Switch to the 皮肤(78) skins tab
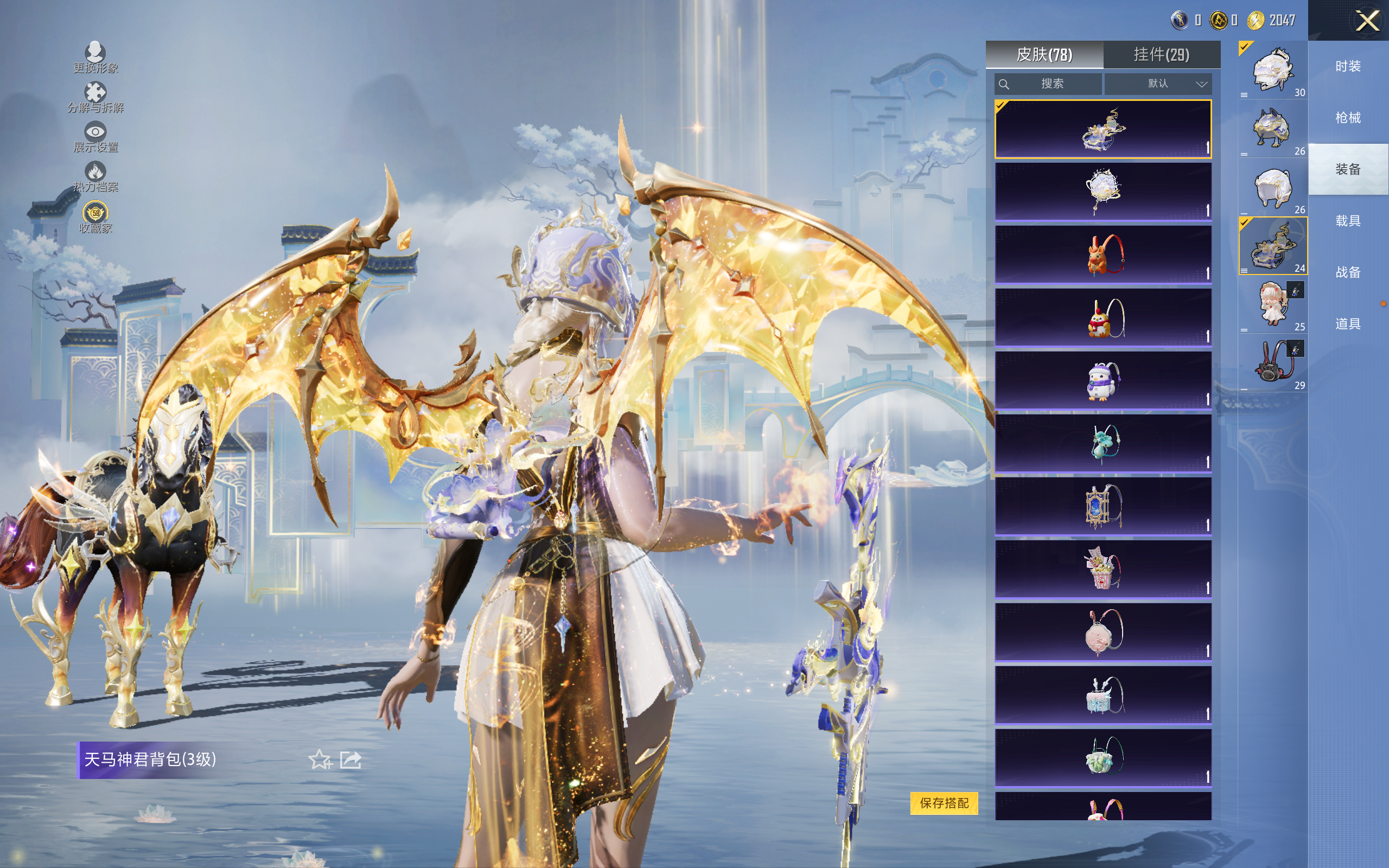 1044,55
